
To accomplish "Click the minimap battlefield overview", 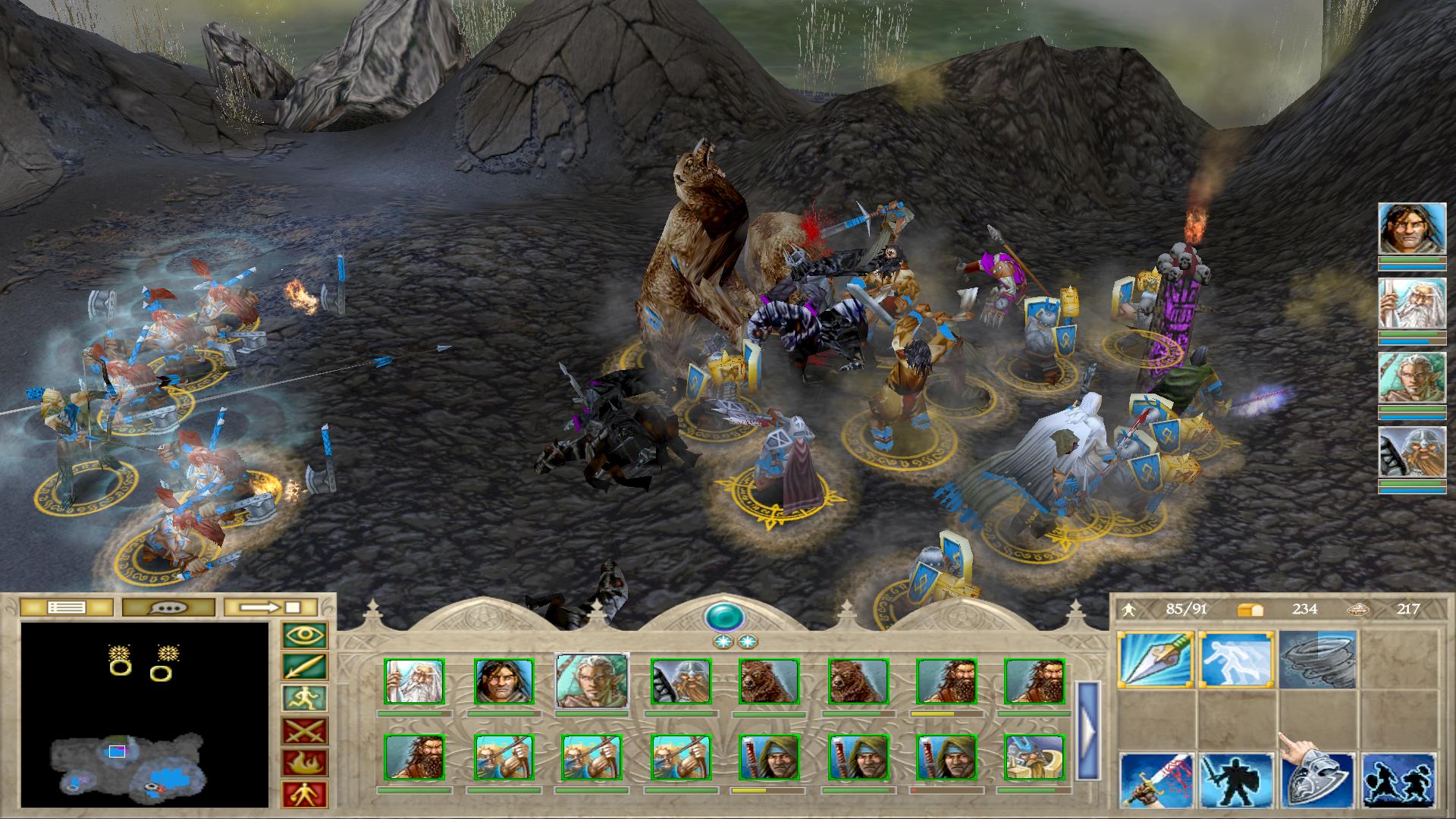I will click(144, 714).
